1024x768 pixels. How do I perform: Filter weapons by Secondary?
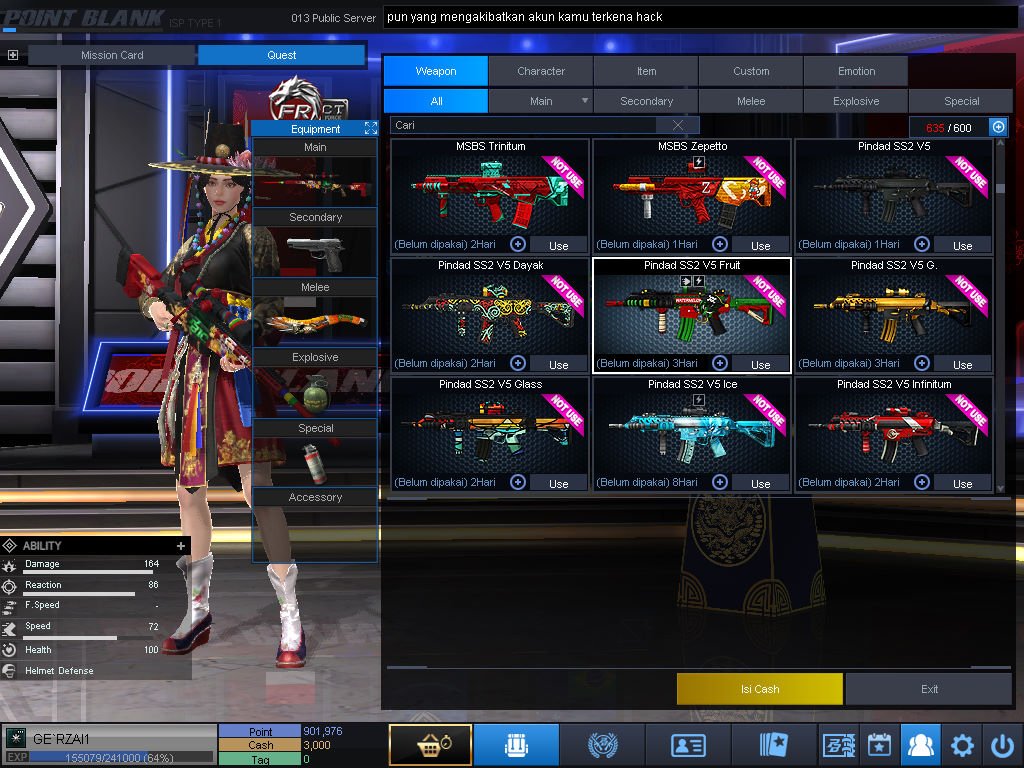pyautogui.click(x=646, y=101)
